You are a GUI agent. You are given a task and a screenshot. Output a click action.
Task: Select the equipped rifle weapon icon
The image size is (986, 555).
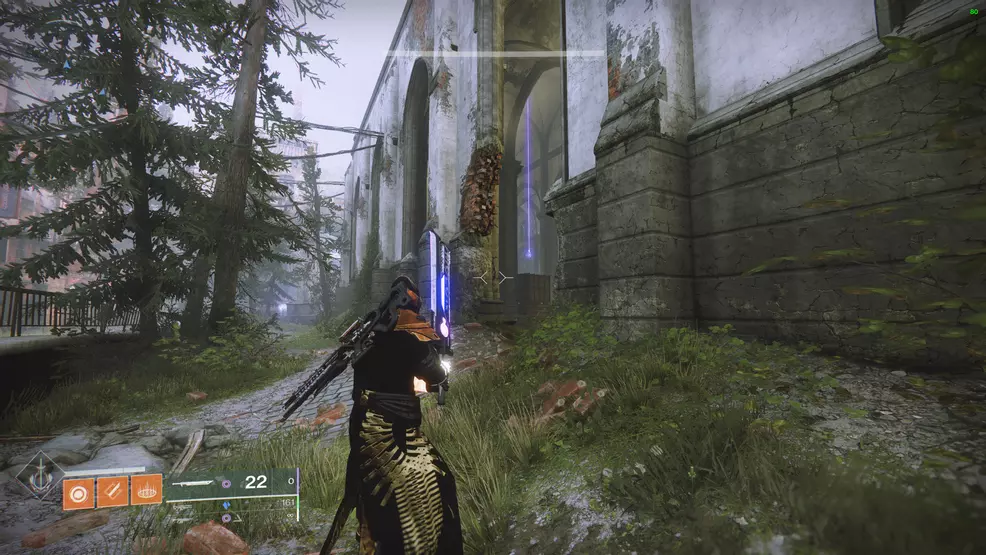[x=195, y=483]
